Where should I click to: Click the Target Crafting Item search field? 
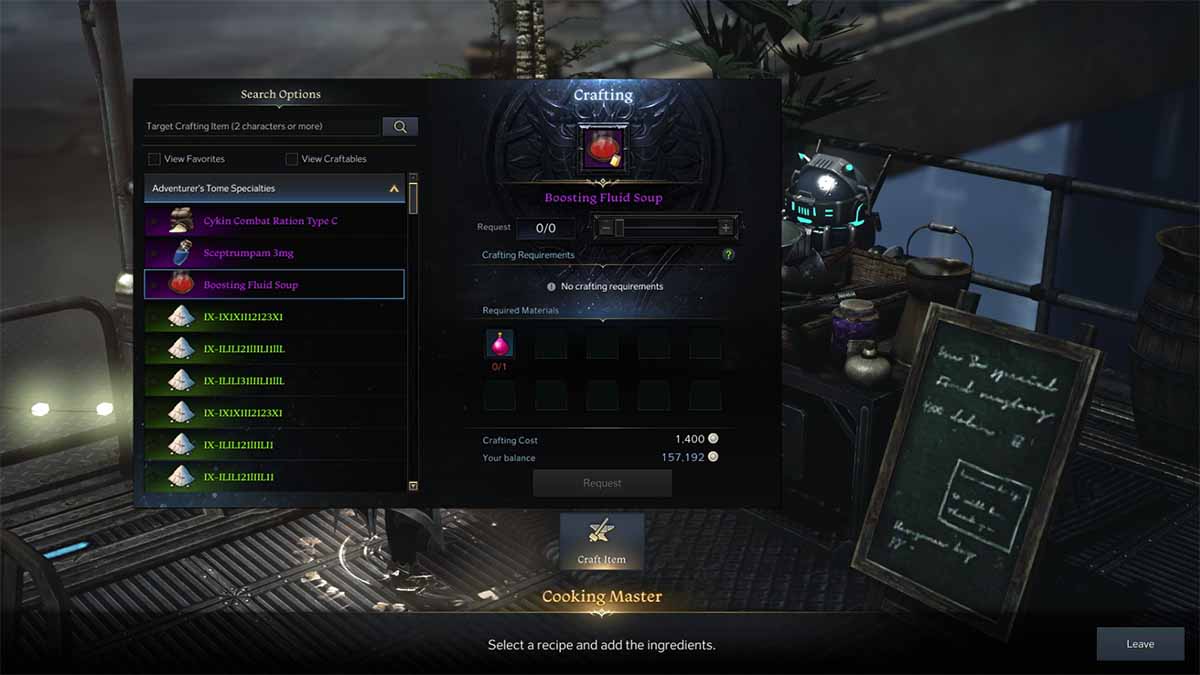pos(262,127)
